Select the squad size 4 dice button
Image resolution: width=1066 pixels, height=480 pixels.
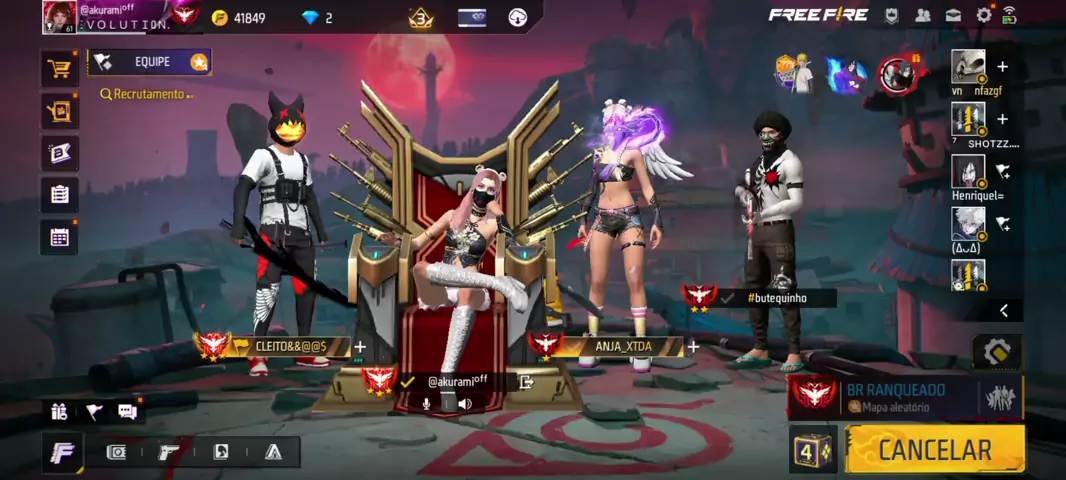coord(812,451)
